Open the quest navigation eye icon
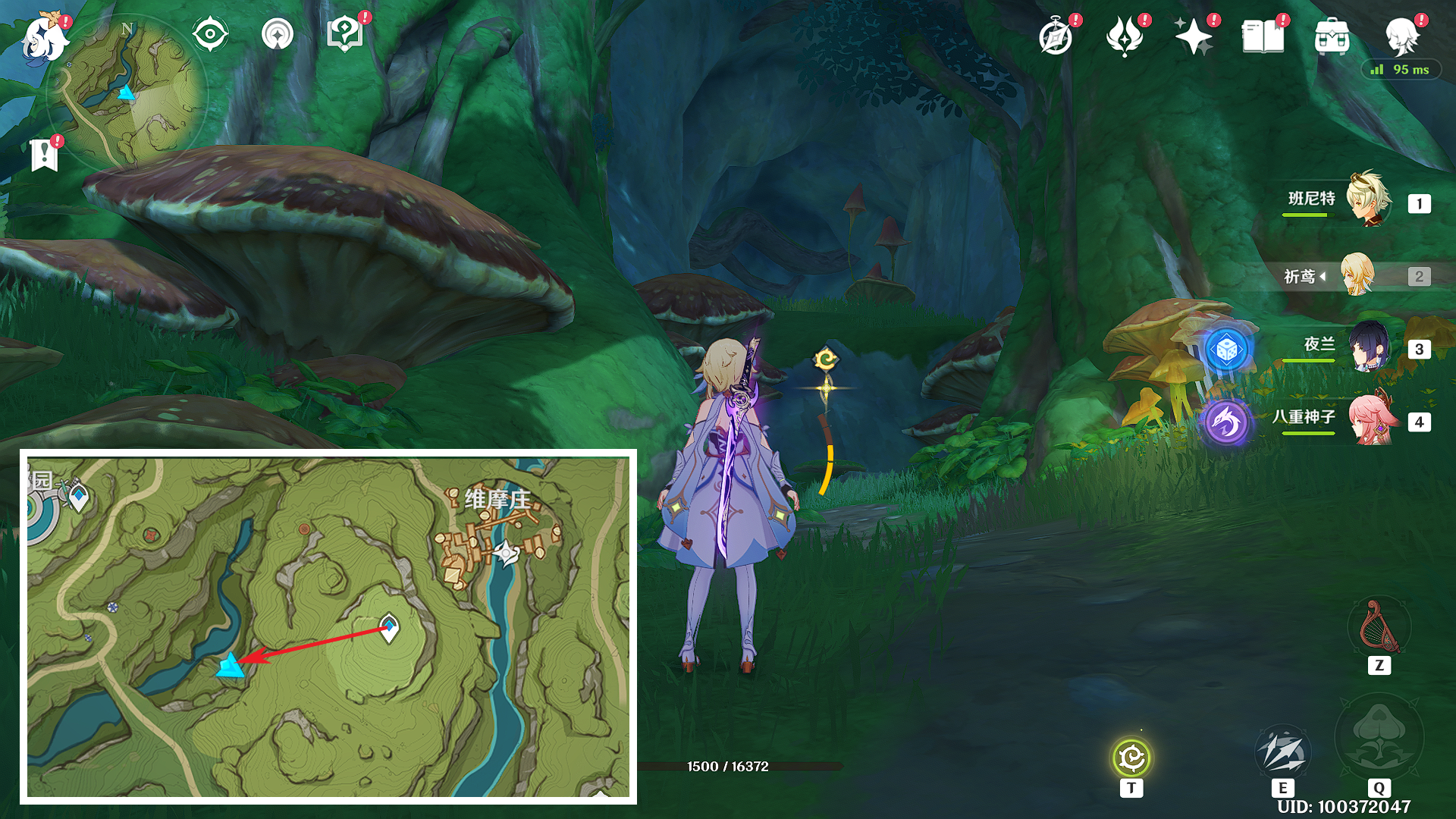The height and width of the screenshot is (819, 1456). [210, 34]
